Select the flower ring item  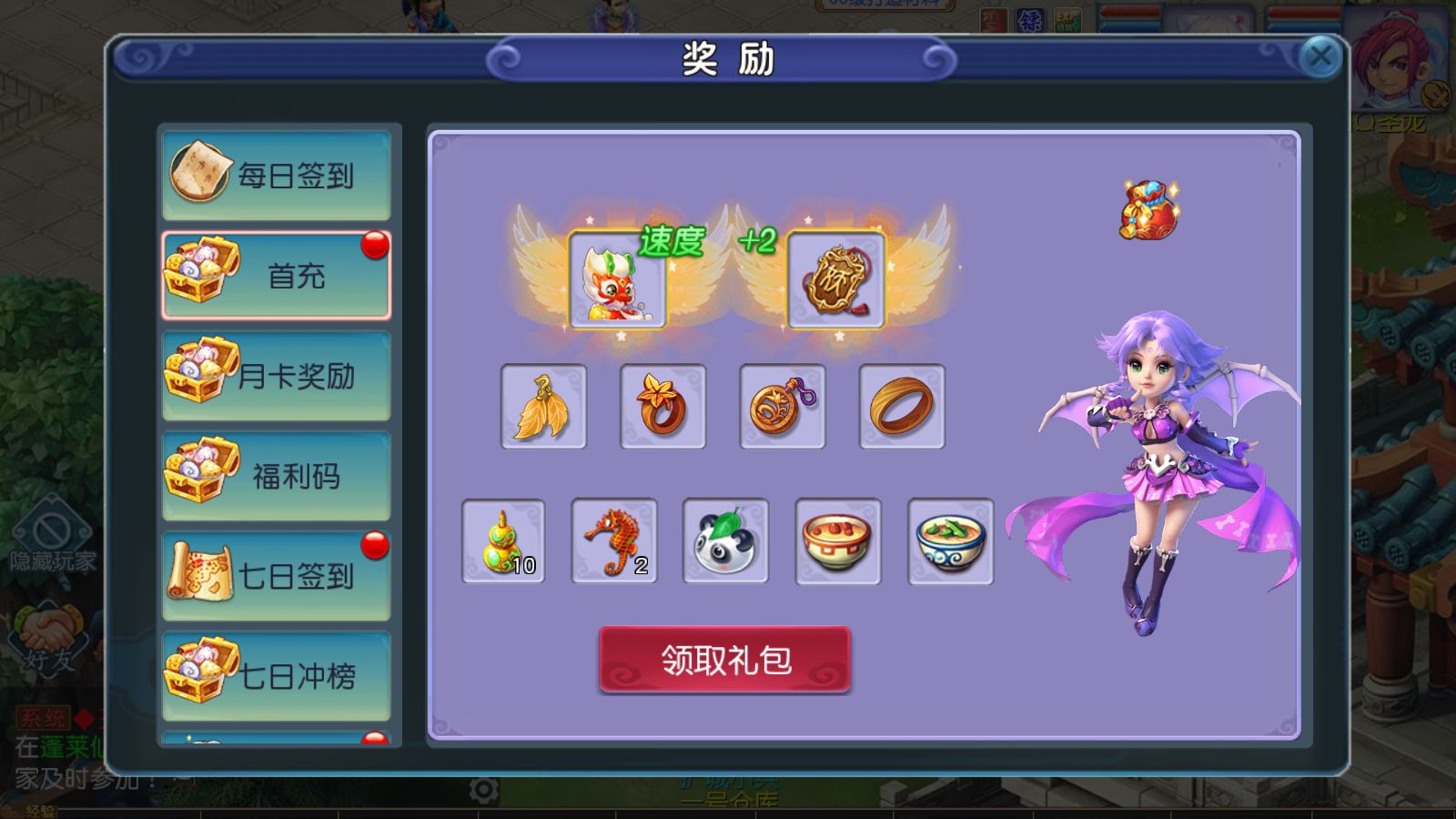(662, 407)
